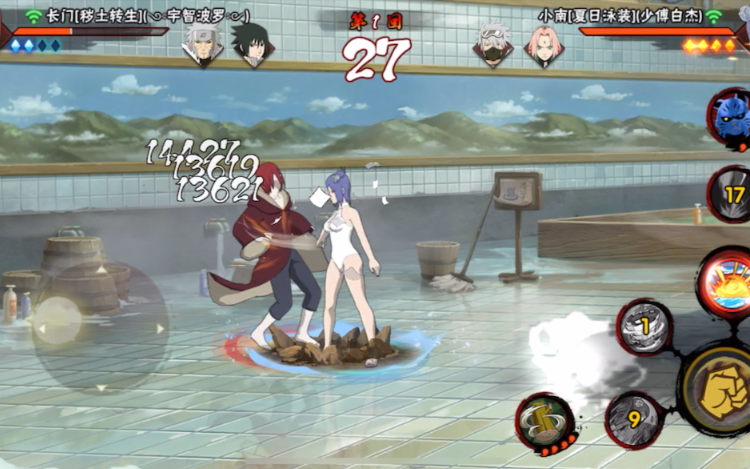Screen dimensions: 750x469
Task: Use the skill on cooldown showing 9
Action: click(x=634, y=418)
